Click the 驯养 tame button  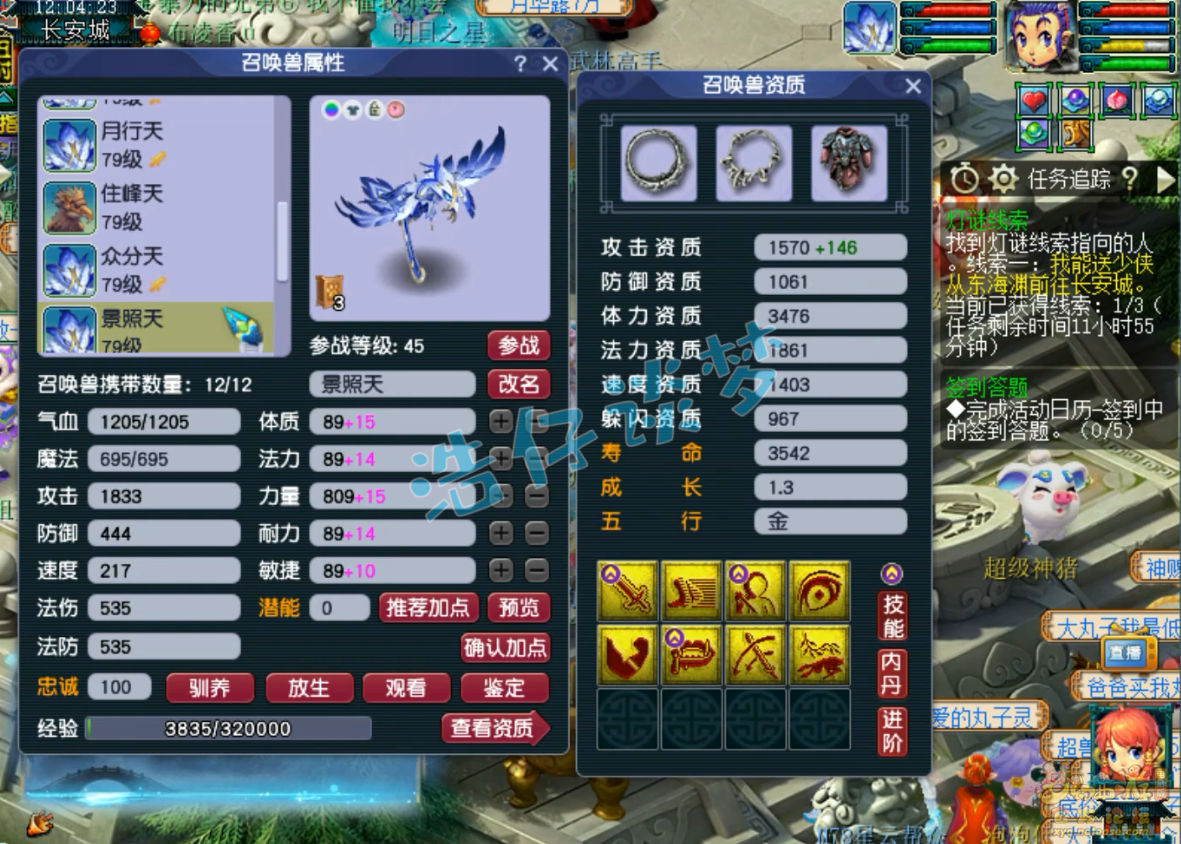click(x=210, y=688)
